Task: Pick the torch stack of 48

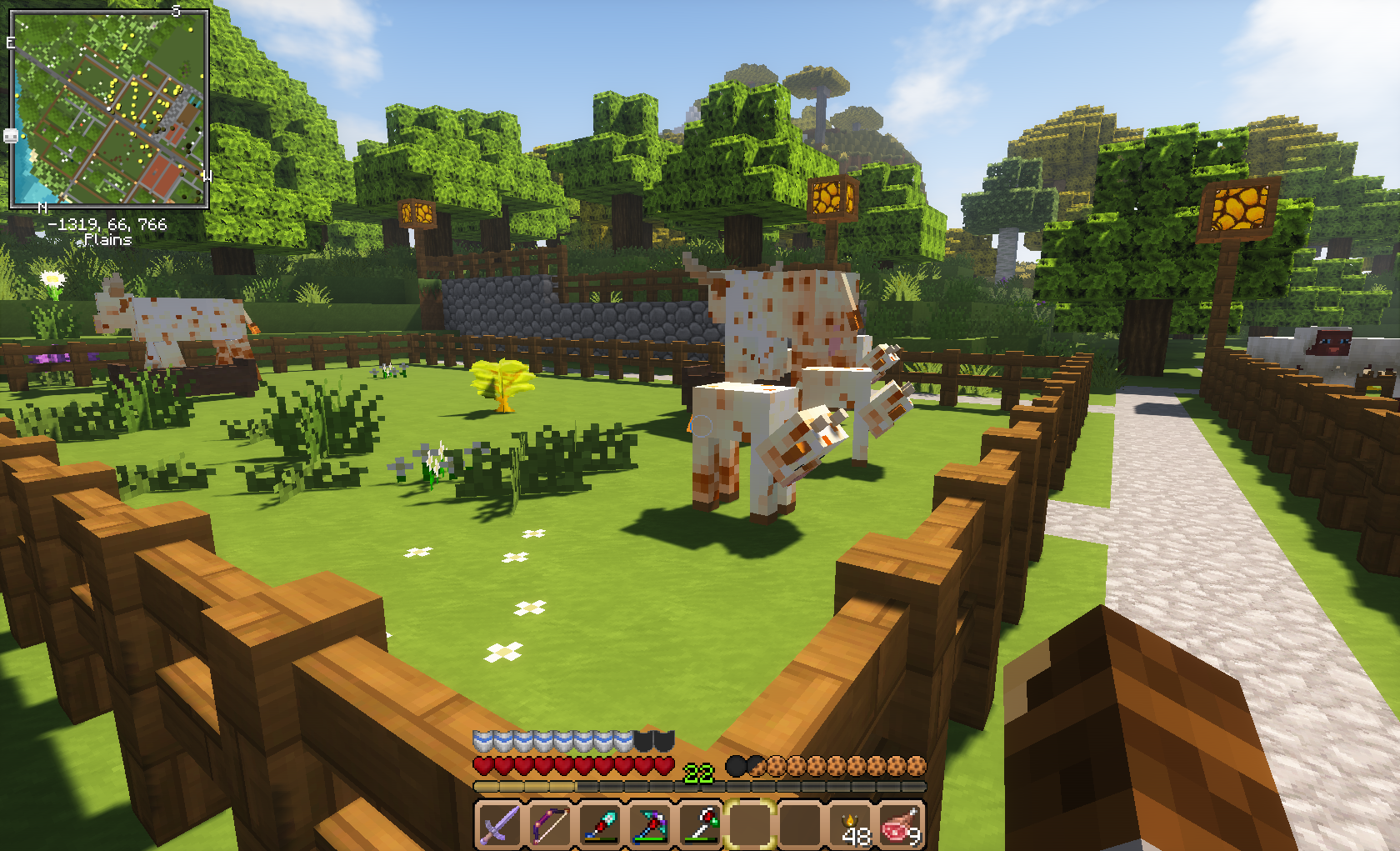Action: (x=851, y=823)
